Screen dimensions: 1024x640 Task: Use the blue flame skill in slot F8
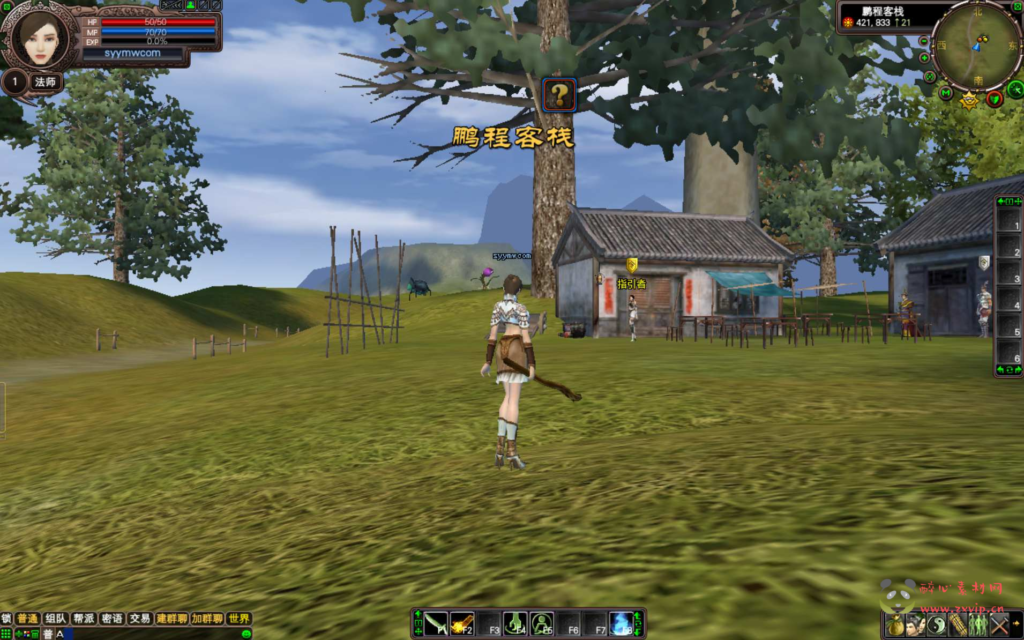tap(621, 623)
